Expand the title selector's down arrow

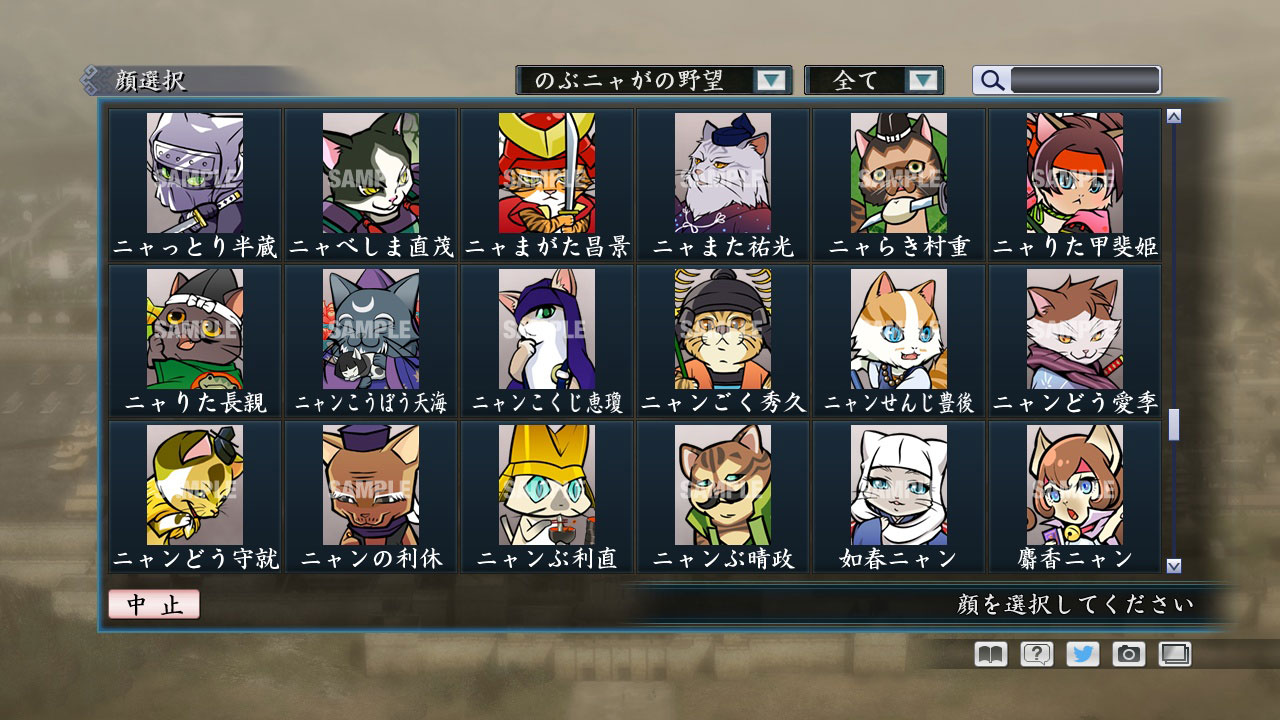click(770, 80)
